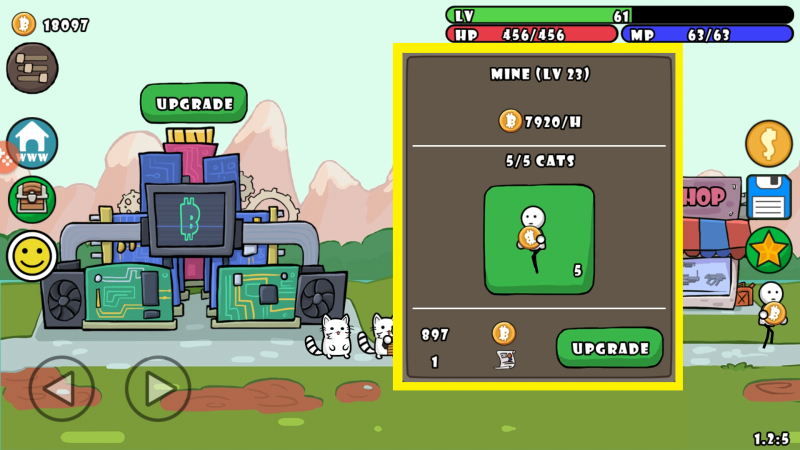Go to the home WWW icon
The height and width of the screenshot is (450, 800).
[x=32, y=143]
